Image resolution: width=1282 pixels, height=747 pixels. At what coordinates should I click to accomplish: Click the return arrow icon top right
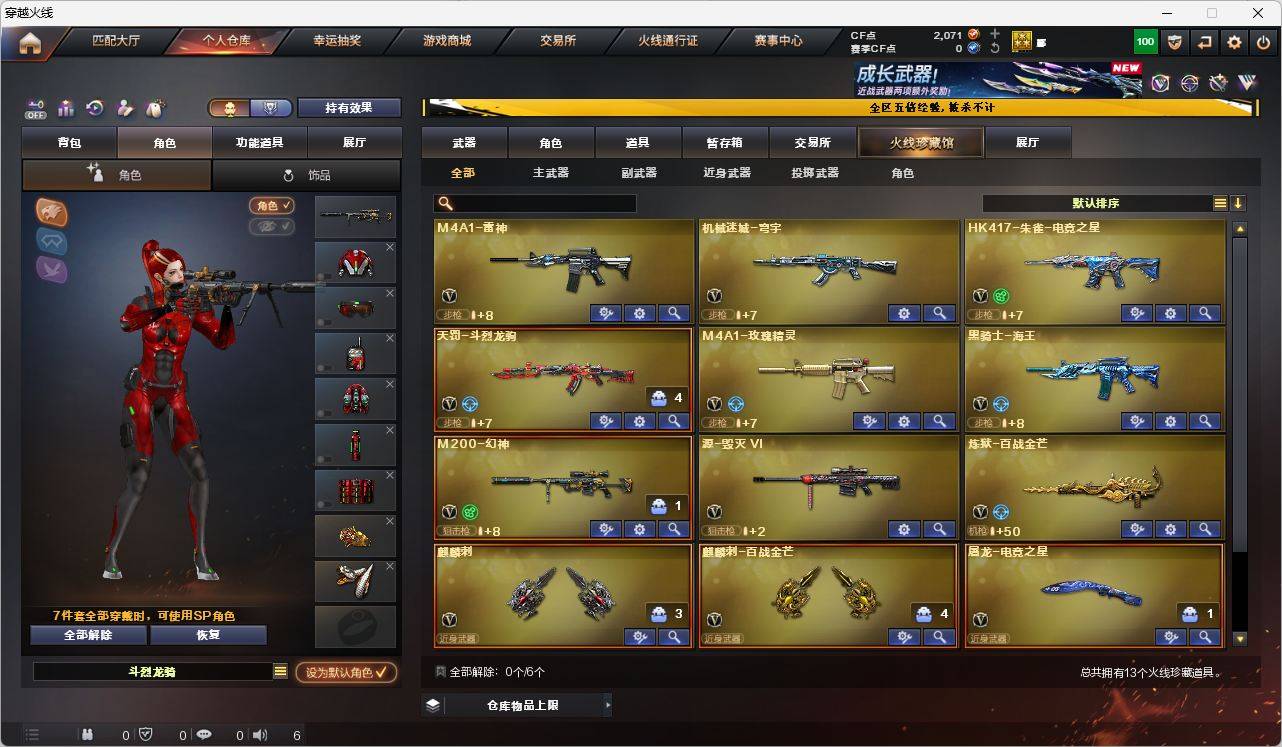pos(1204,41)
